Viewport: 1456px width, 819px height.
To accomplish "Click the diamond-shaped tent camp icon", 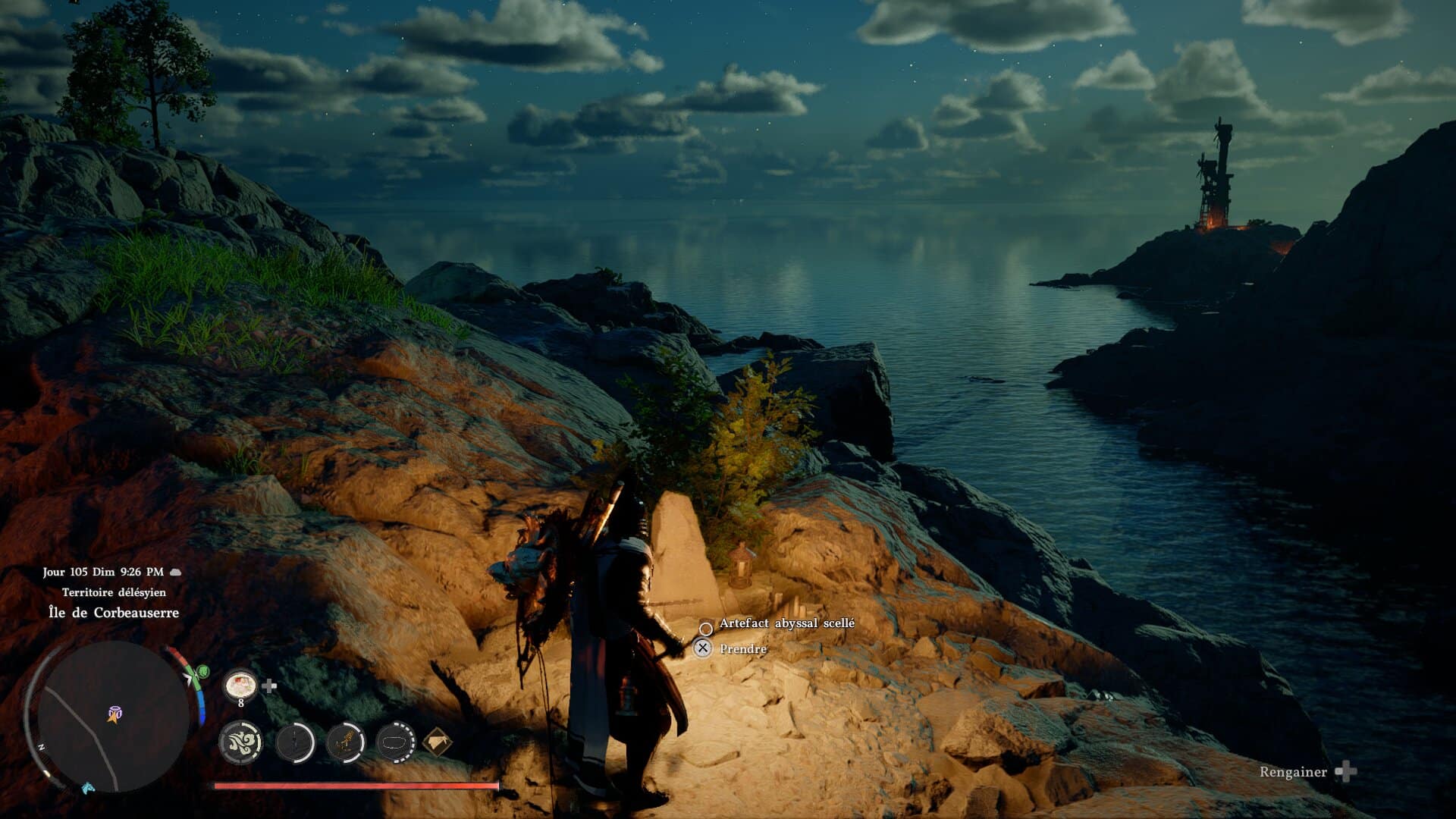I will 438,742.
